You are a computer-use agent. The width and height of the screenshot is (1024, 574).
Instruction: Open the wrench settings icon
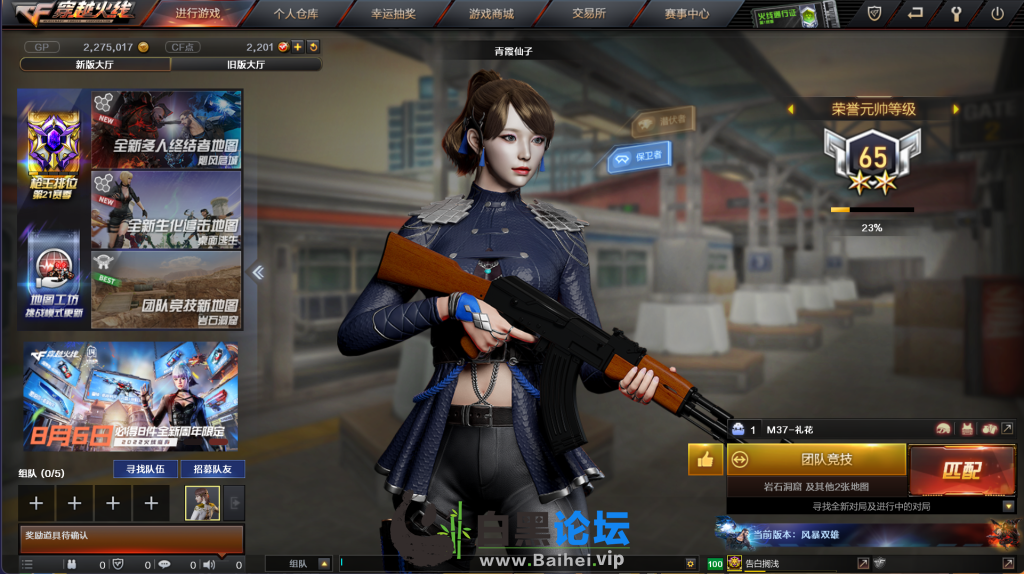[x=955, y=14]
